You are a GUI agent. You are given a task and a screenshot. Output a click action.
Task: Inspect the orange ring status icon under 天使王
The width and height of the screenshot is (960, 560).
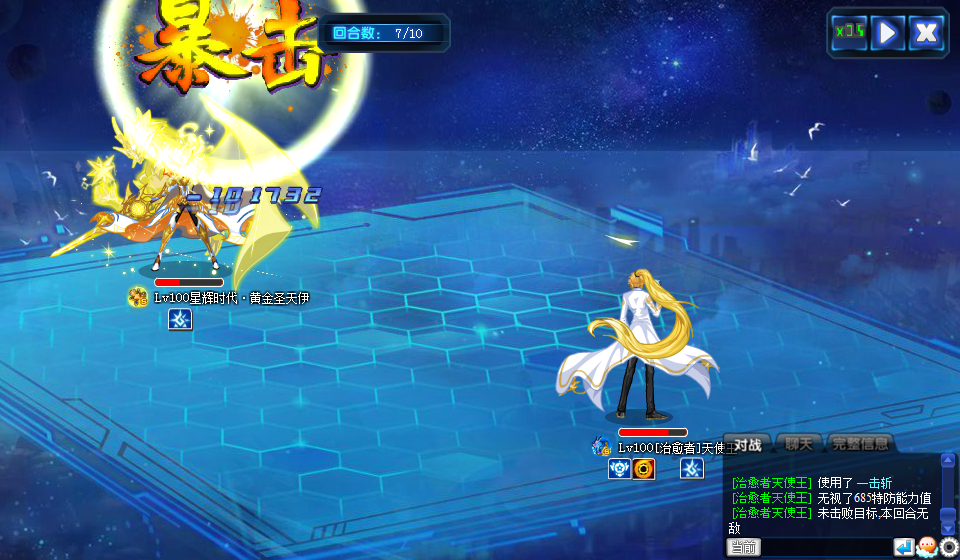coord(644,468)
